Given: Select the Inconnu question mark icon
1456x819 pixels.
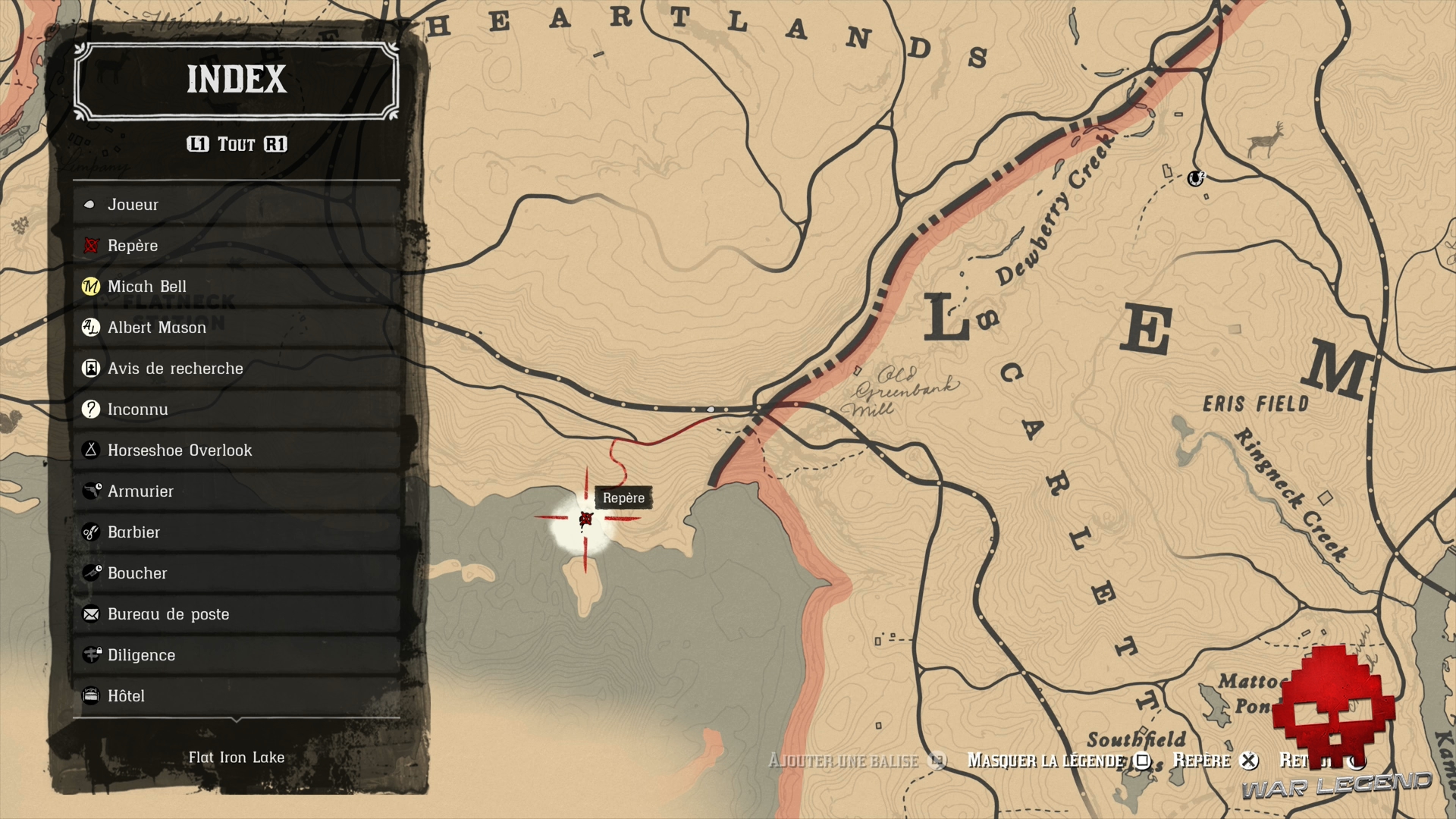Looking at the screenshot, I should [91, 409].
